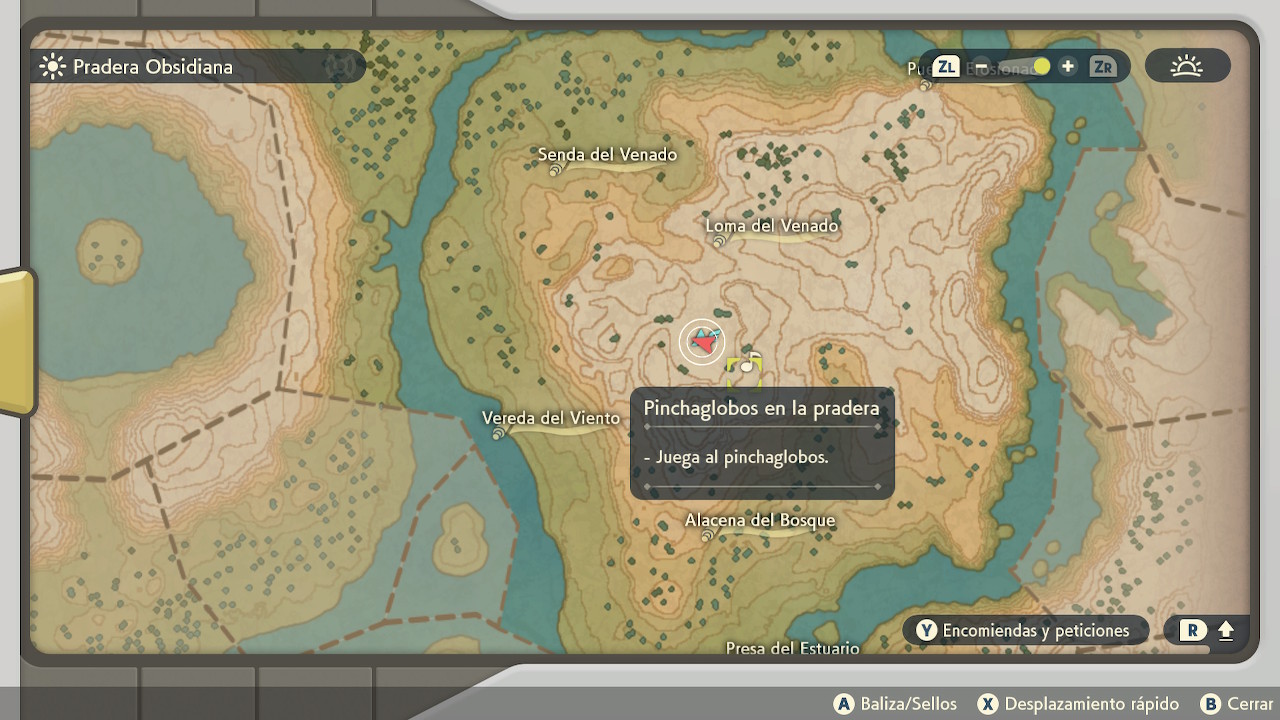1280x720 pixels.
Task: Zoom in with the plus button
Action: tap(1068, 67)
